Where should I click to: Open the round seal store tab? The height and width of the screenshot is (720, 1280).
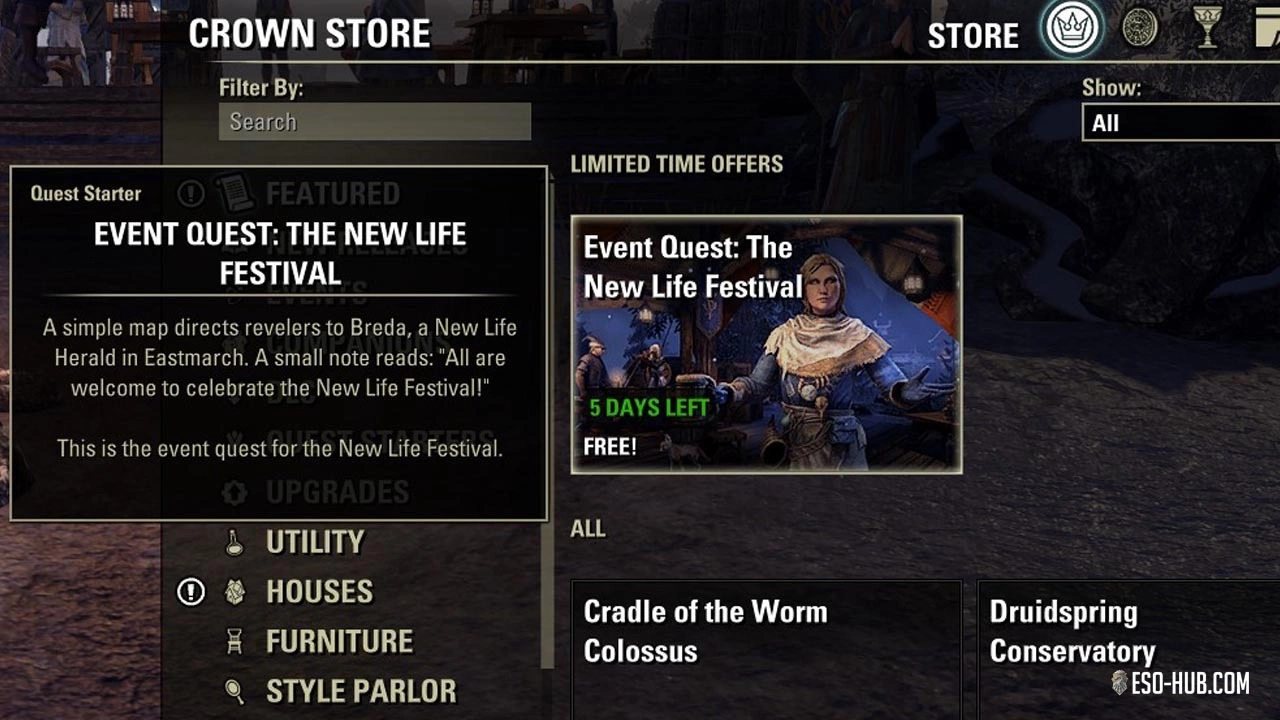(x=1140, y=29)
